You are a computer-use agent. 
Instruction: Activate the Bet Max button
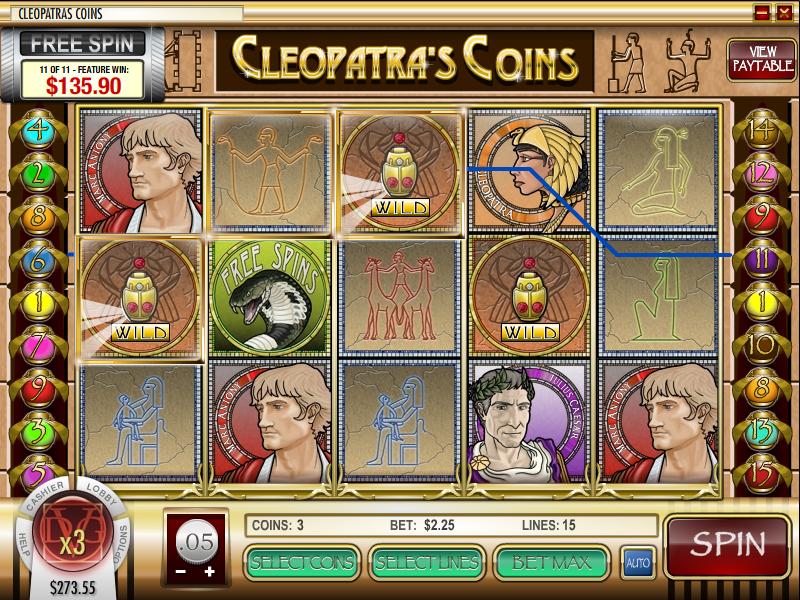[552, 562]
